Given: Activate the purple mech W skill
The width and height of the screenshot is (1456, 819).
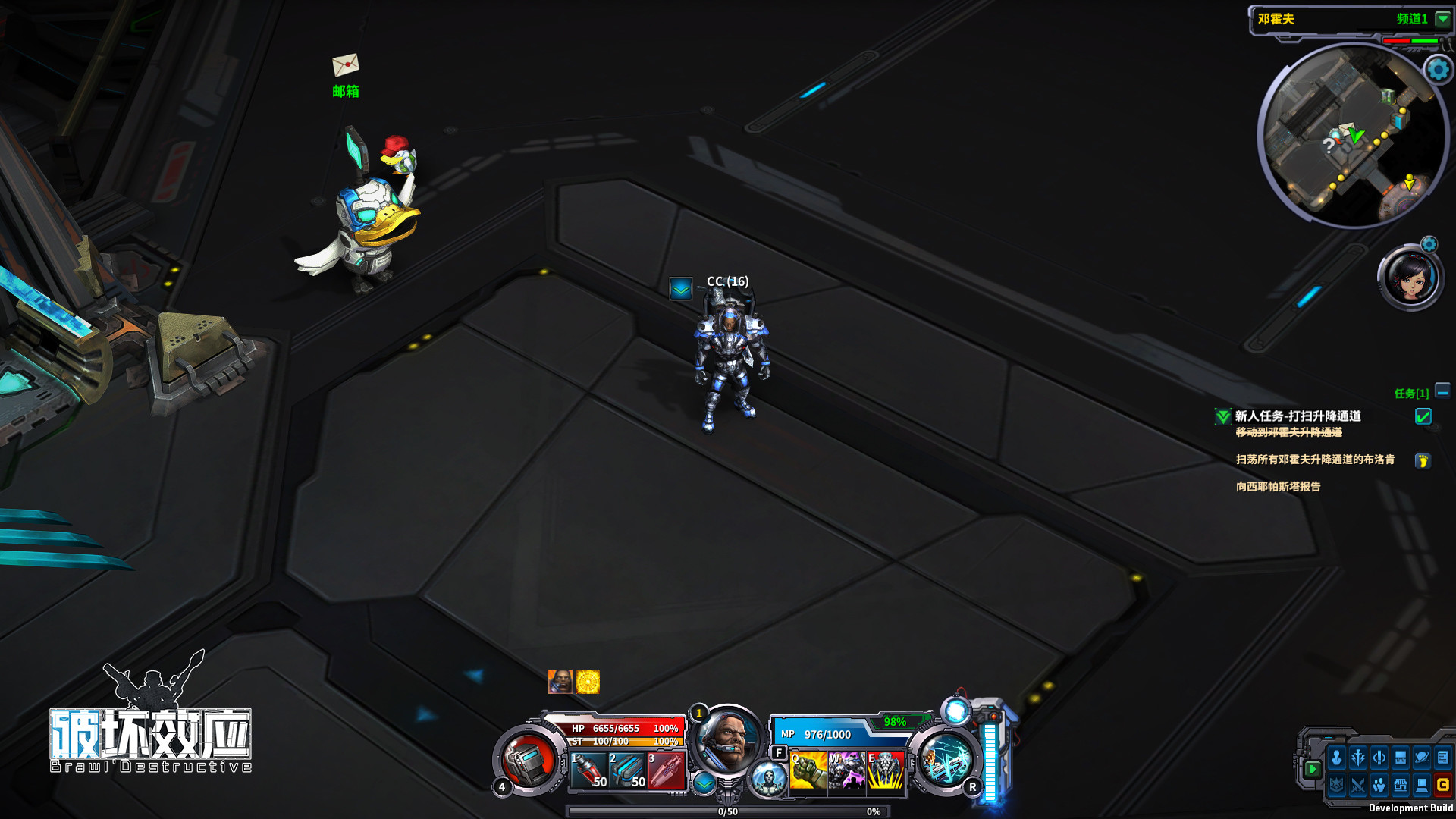Looking at the screenshot, I should [x=846, y=770].
